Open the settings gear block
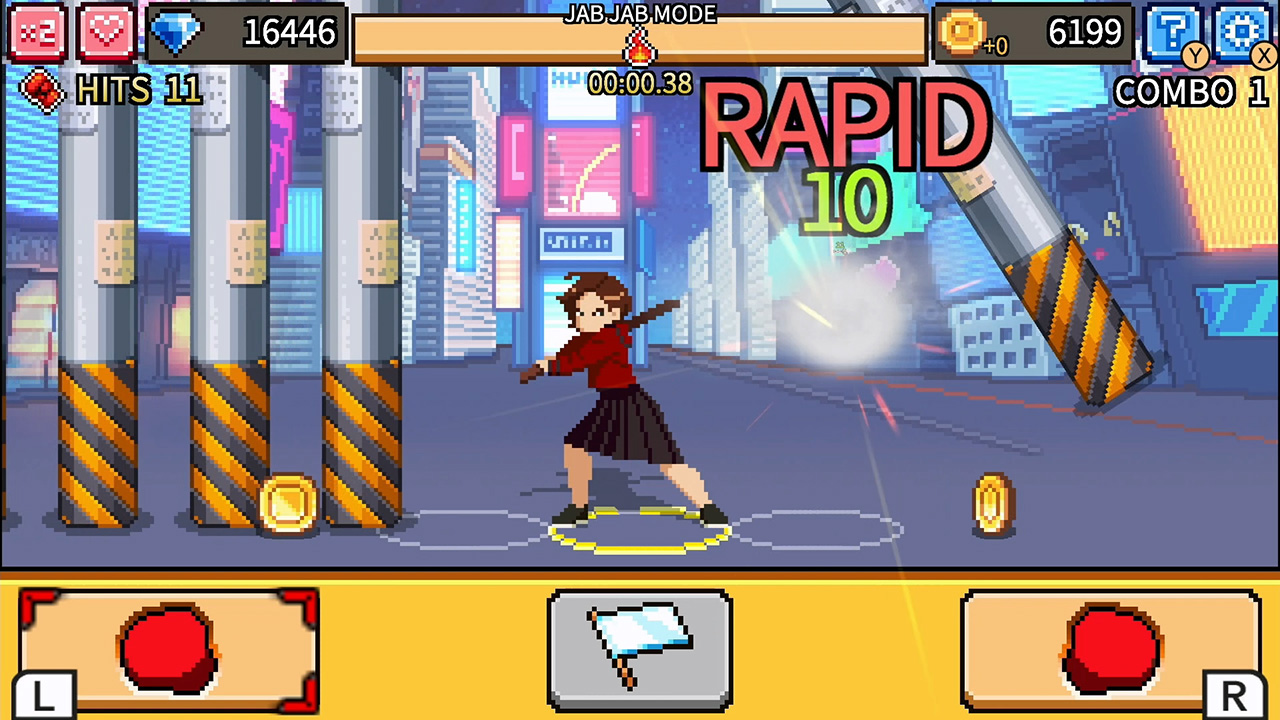1280x720 pixels. click(1241, 31)
